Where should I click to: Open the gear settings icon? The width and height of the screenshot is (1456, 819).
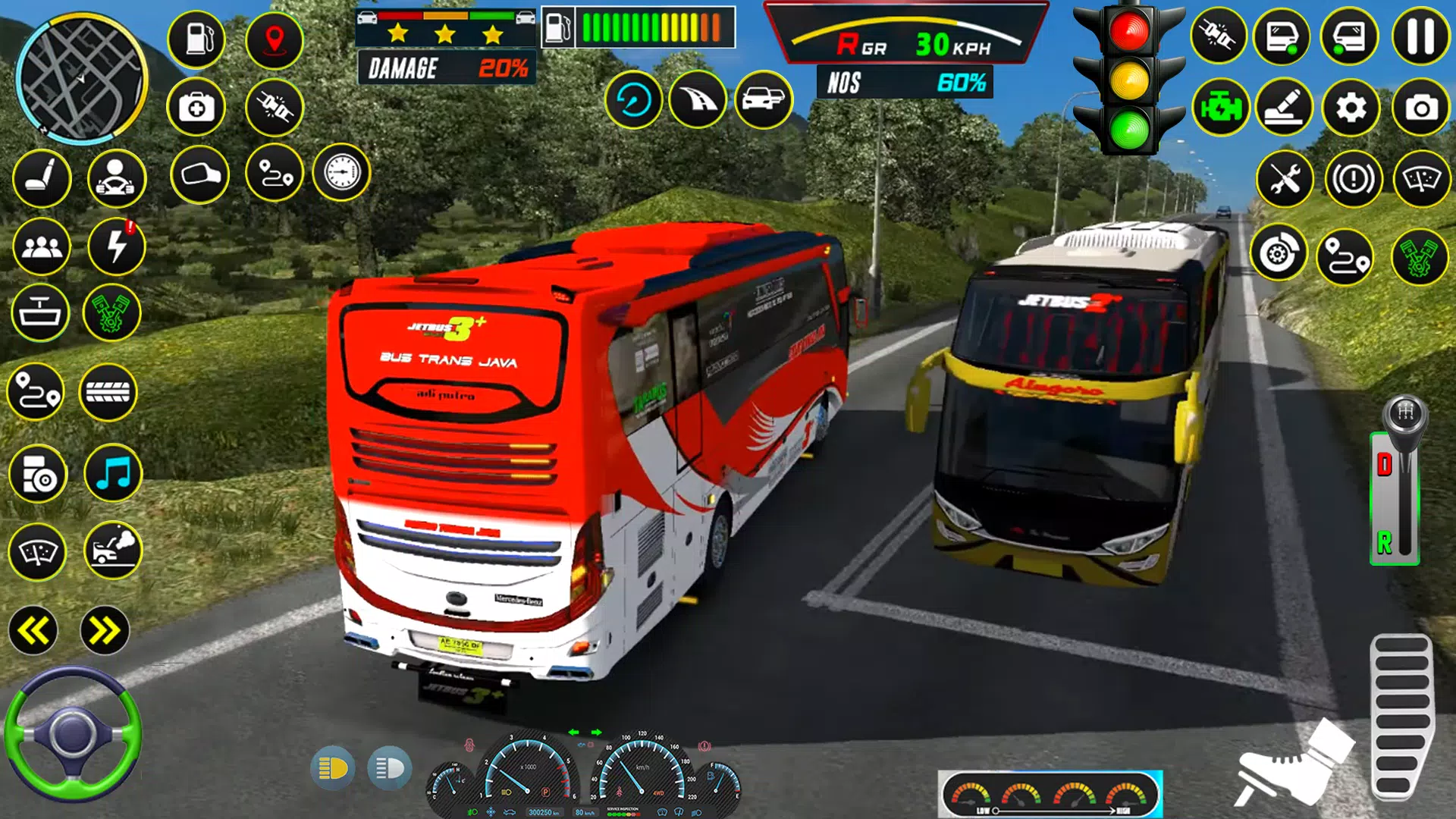(x=1351, y=108)
